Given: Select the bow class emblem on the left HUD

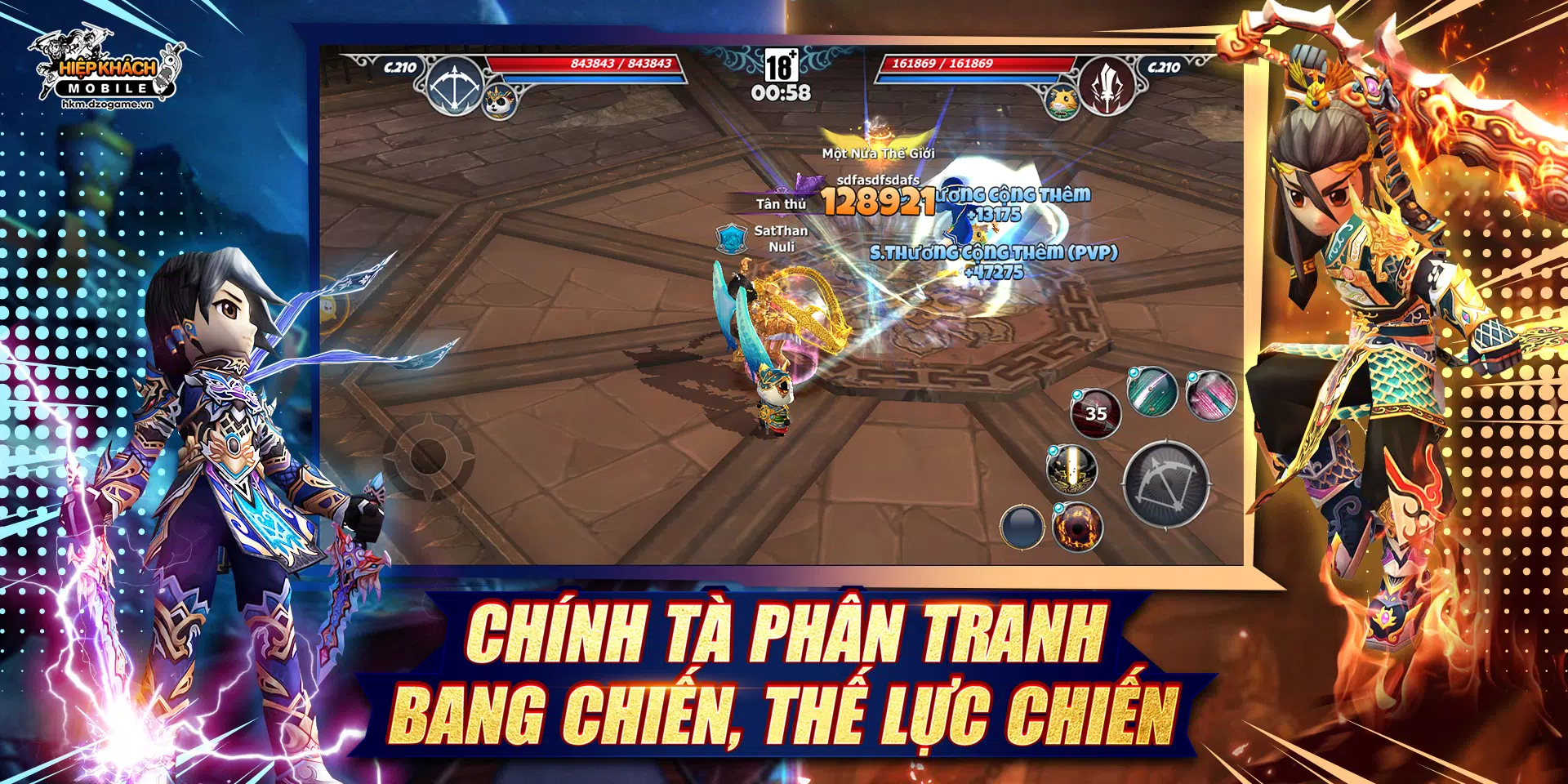Looking at the screenshot, I should (x=454, y=86).
